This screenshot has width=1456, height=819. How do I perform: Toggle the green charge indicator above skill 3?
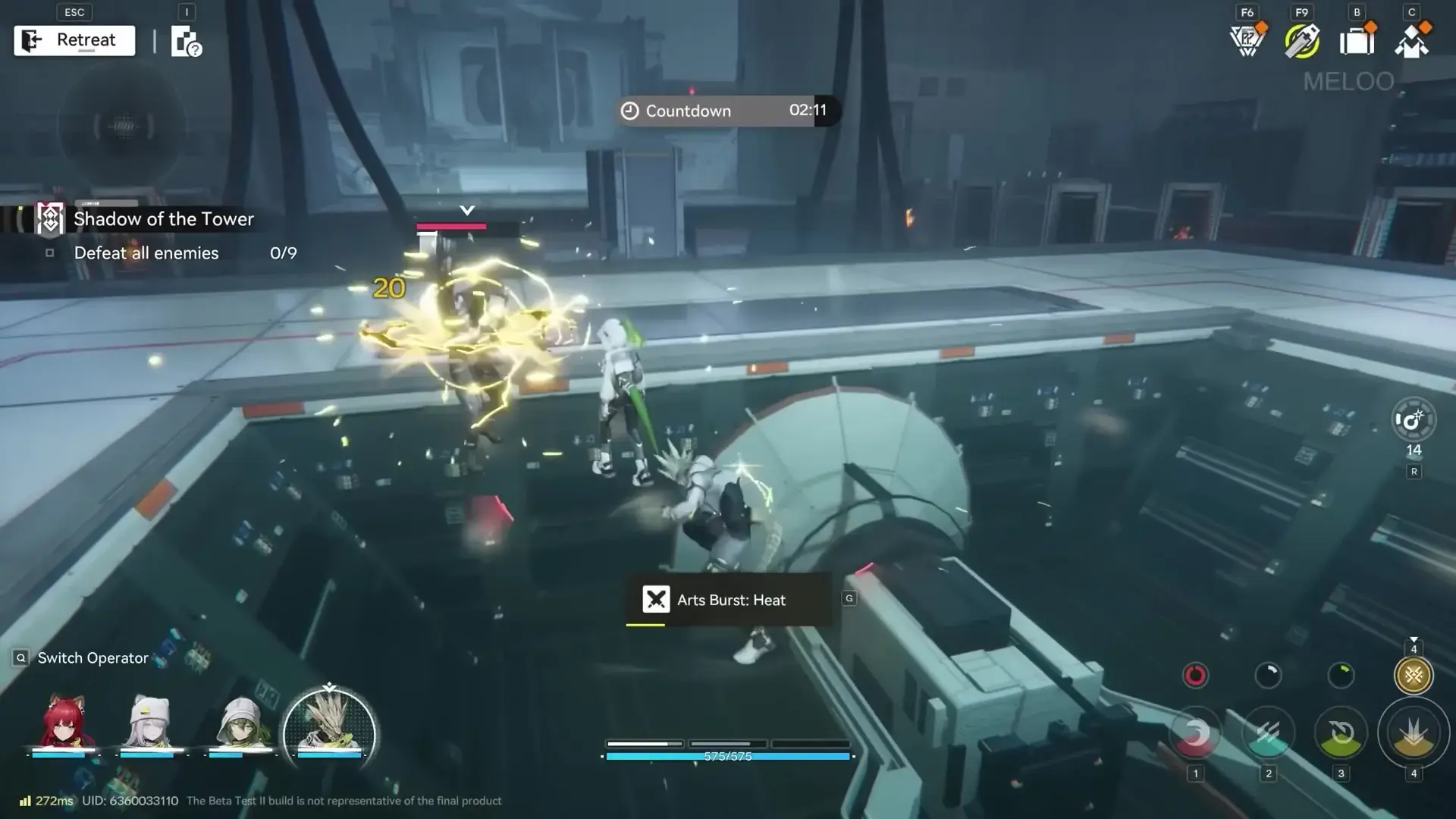tap(1341, 675)
